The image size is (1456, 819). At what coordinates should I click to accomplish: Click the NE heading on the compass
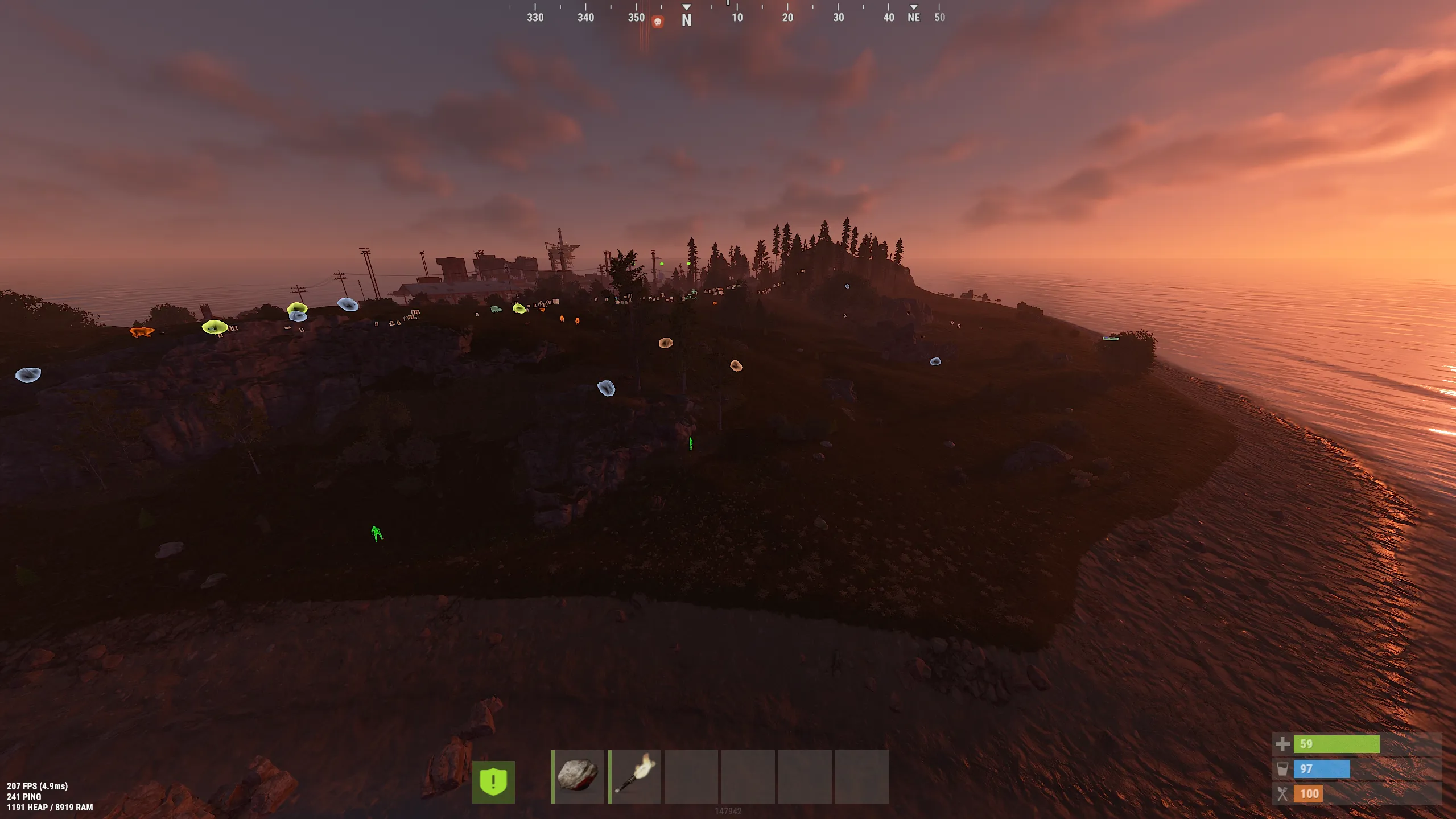pyautogui.click(x=914, y=17)
